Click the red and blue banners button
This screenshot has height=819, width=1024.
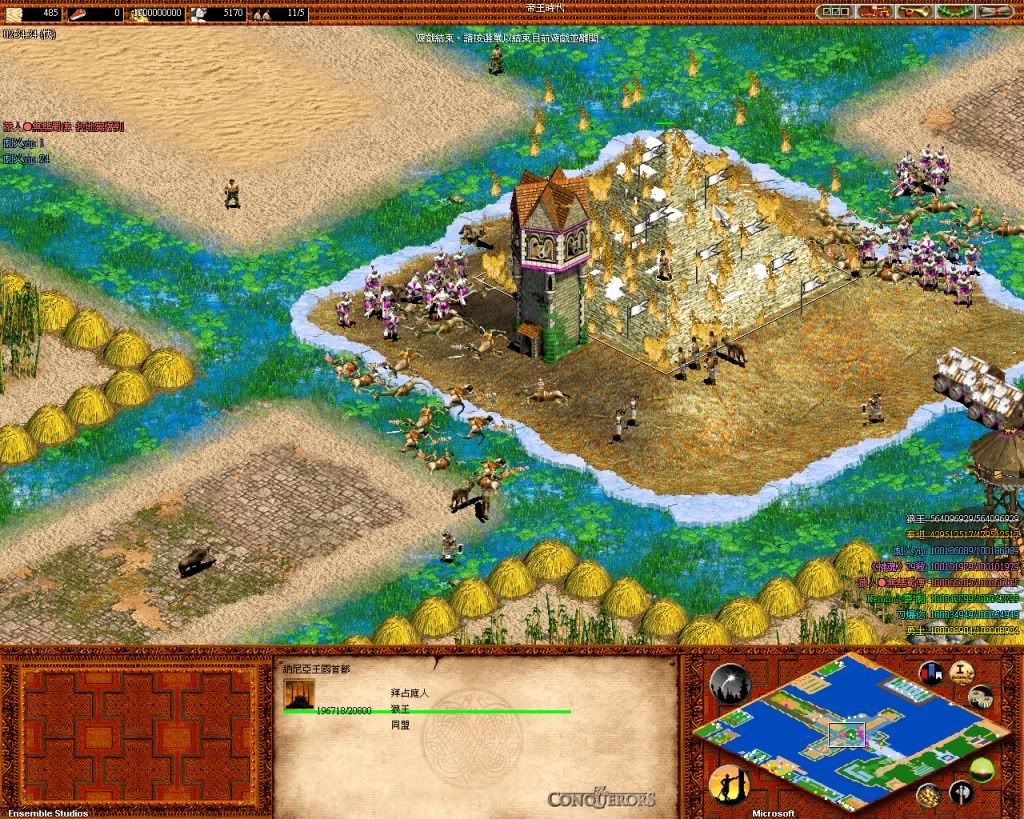930,673
